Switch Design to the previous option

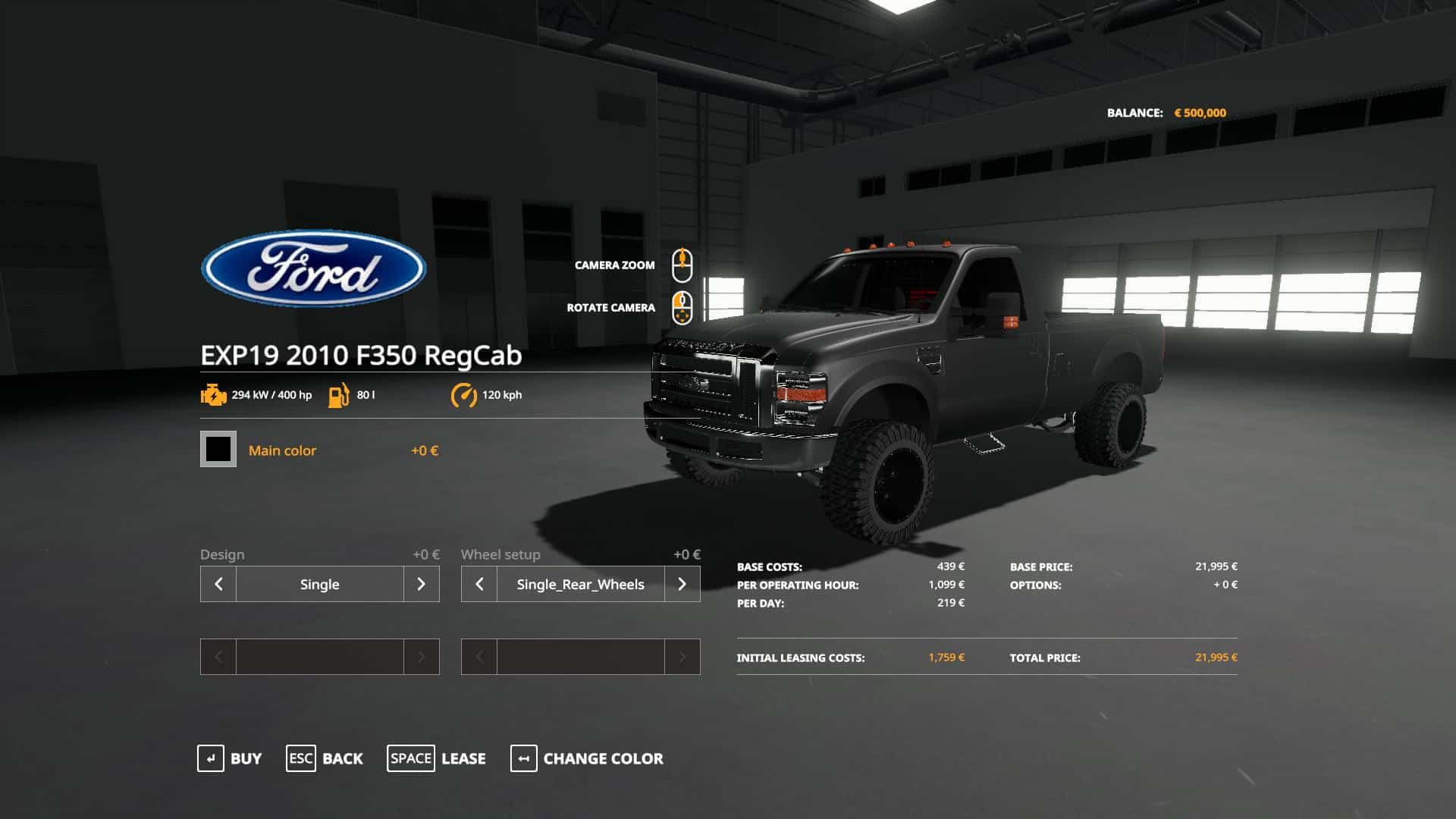218,584
